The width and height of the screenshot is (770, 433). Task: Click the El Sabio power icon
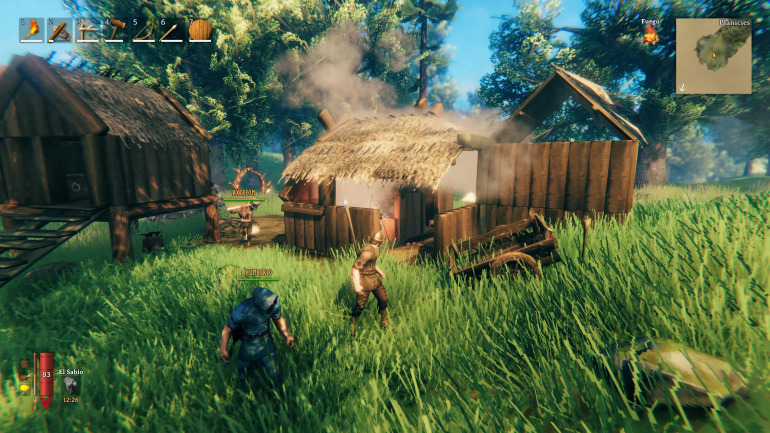point(71,387)
